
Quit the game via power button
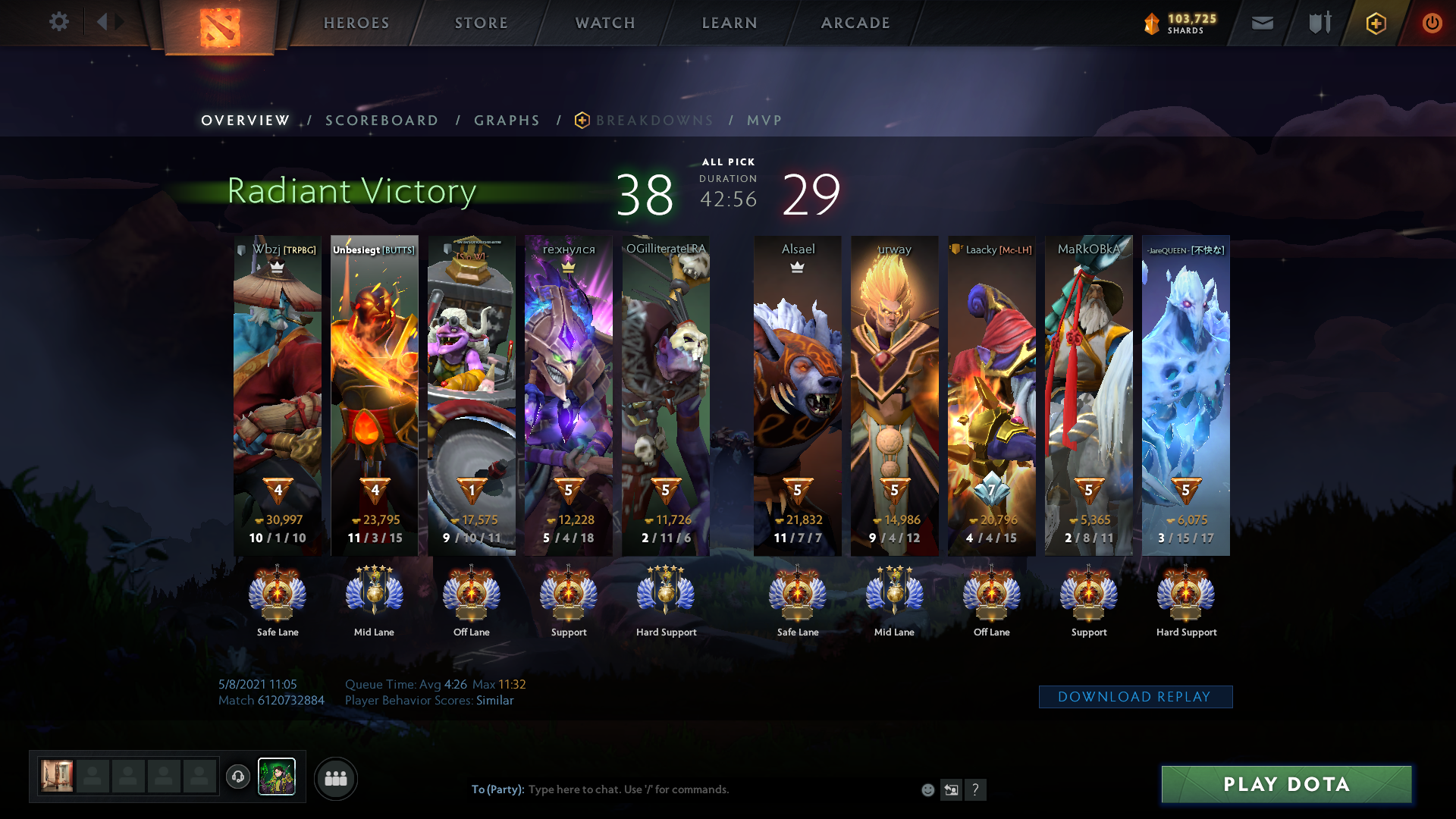click(x=1432, y=24)
